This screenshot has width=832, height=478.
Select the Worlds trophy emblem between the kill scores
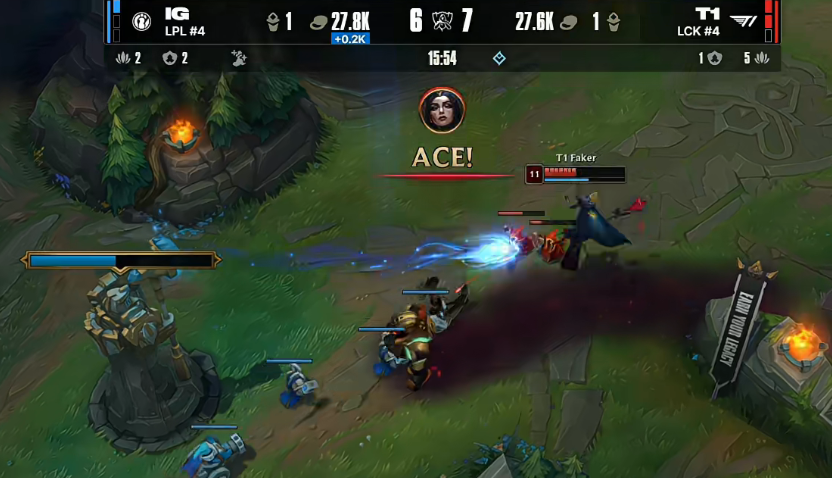click(441, 21)
